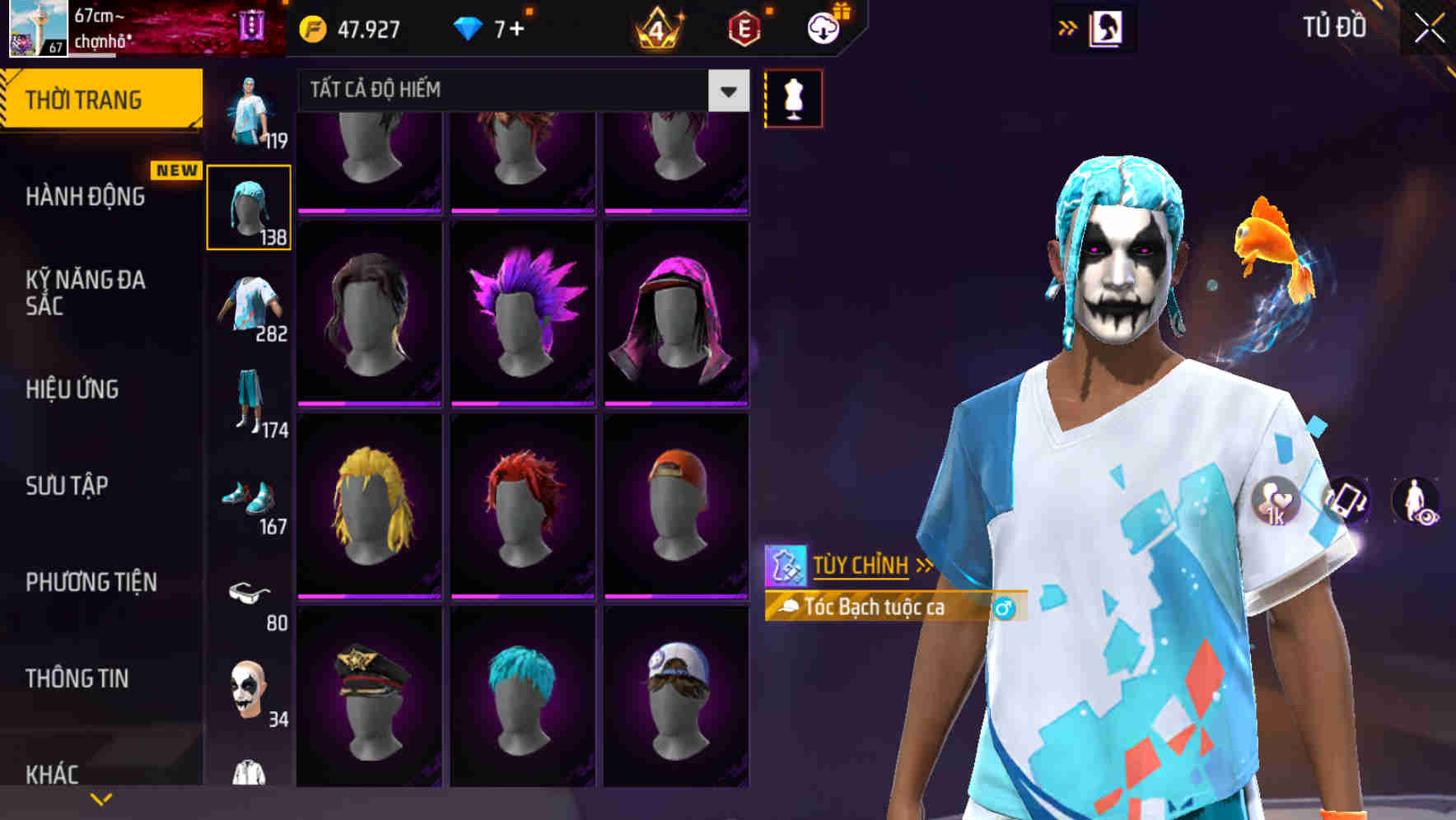Collapse the panel using the double chevron arrows
Image resolution: width=1456 pixels, height=820 pixels.
coord(1068,27)
